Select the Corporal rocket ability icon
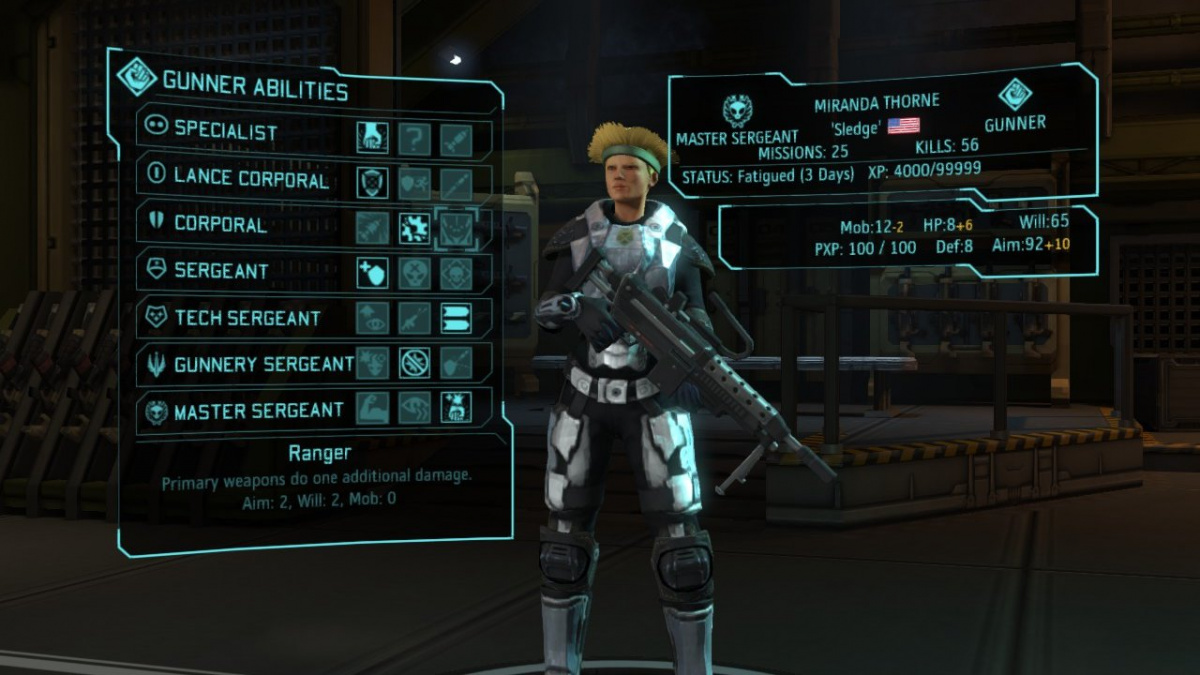The image size is (1200, 675). coord(373,228)
